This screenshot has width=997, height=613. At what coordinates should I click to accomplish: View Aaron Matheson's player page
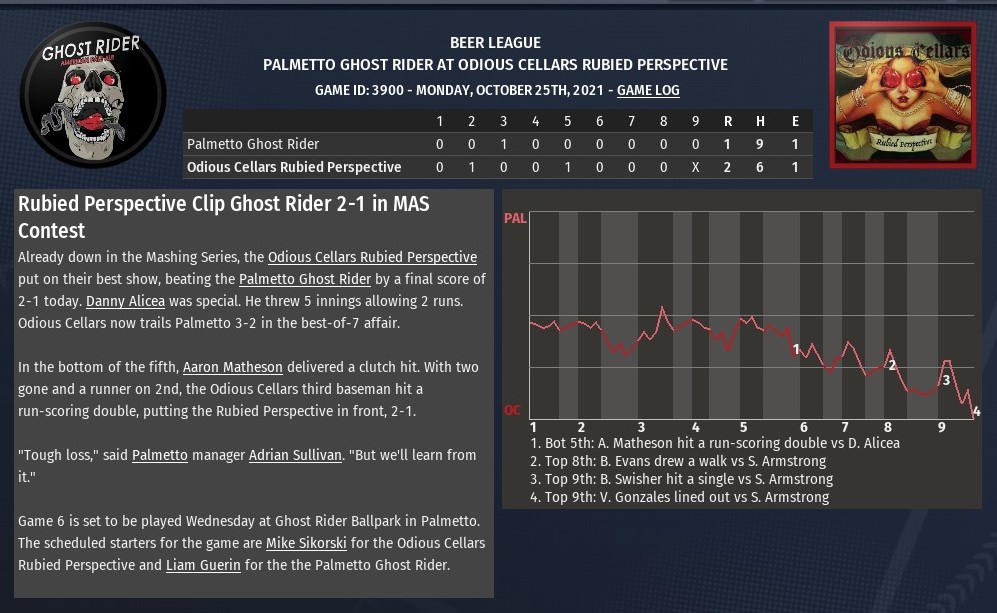[x=233, y=367]
